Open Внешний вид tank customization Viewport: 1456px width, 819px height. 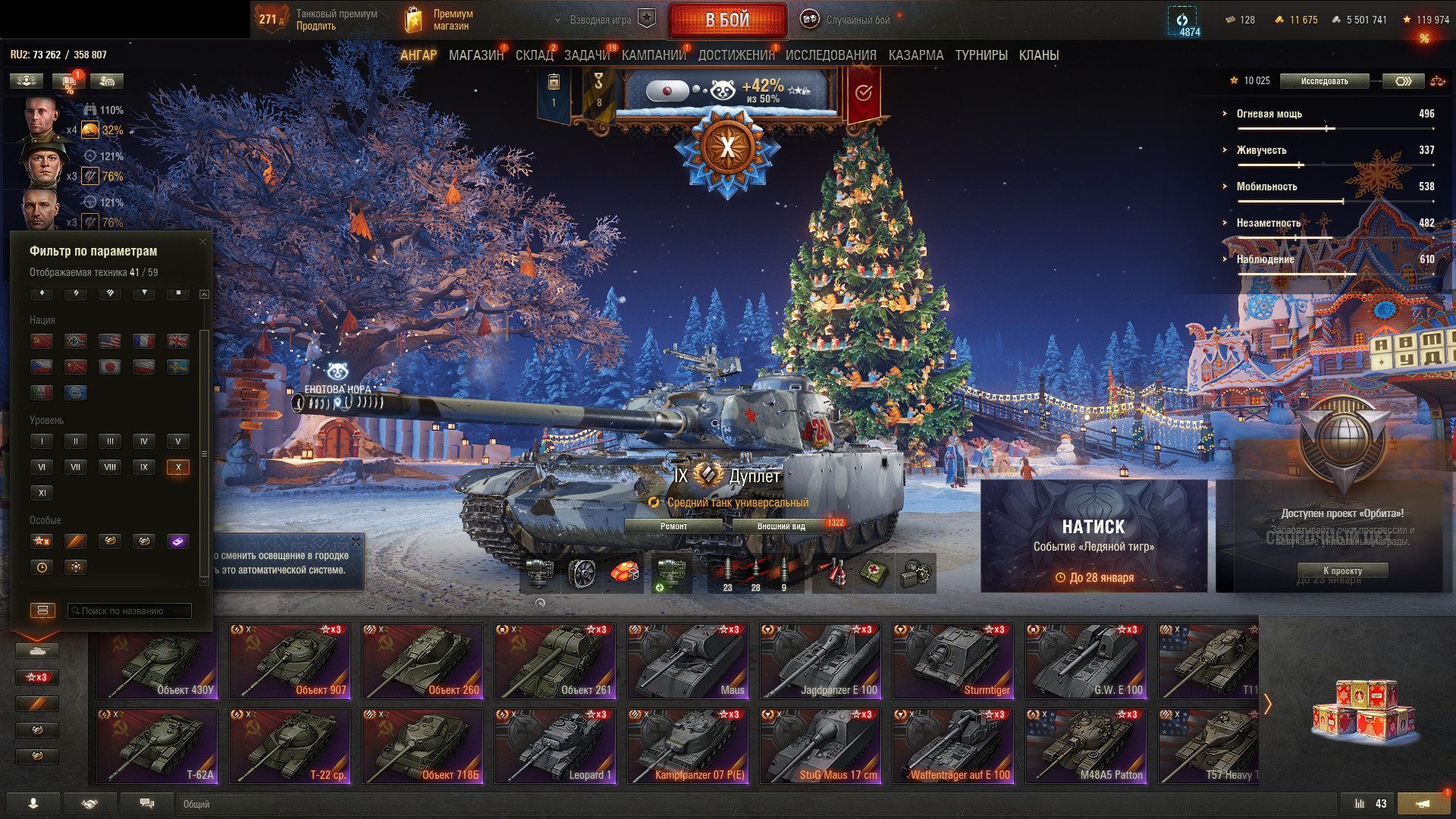[x=781, y=526]
